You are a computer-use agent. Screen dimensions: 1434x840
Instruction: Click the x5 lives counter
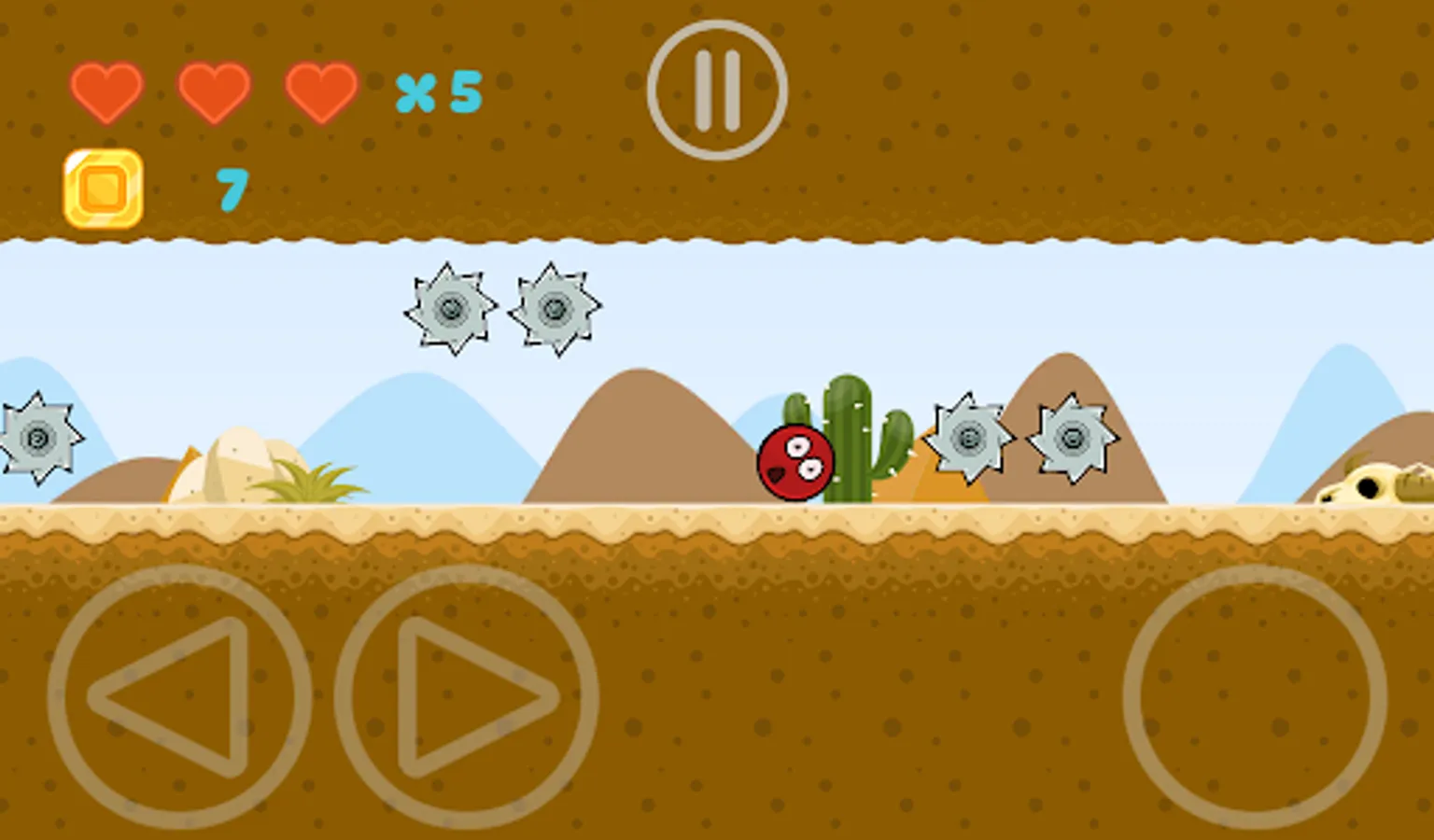click(x=439, y=91)
